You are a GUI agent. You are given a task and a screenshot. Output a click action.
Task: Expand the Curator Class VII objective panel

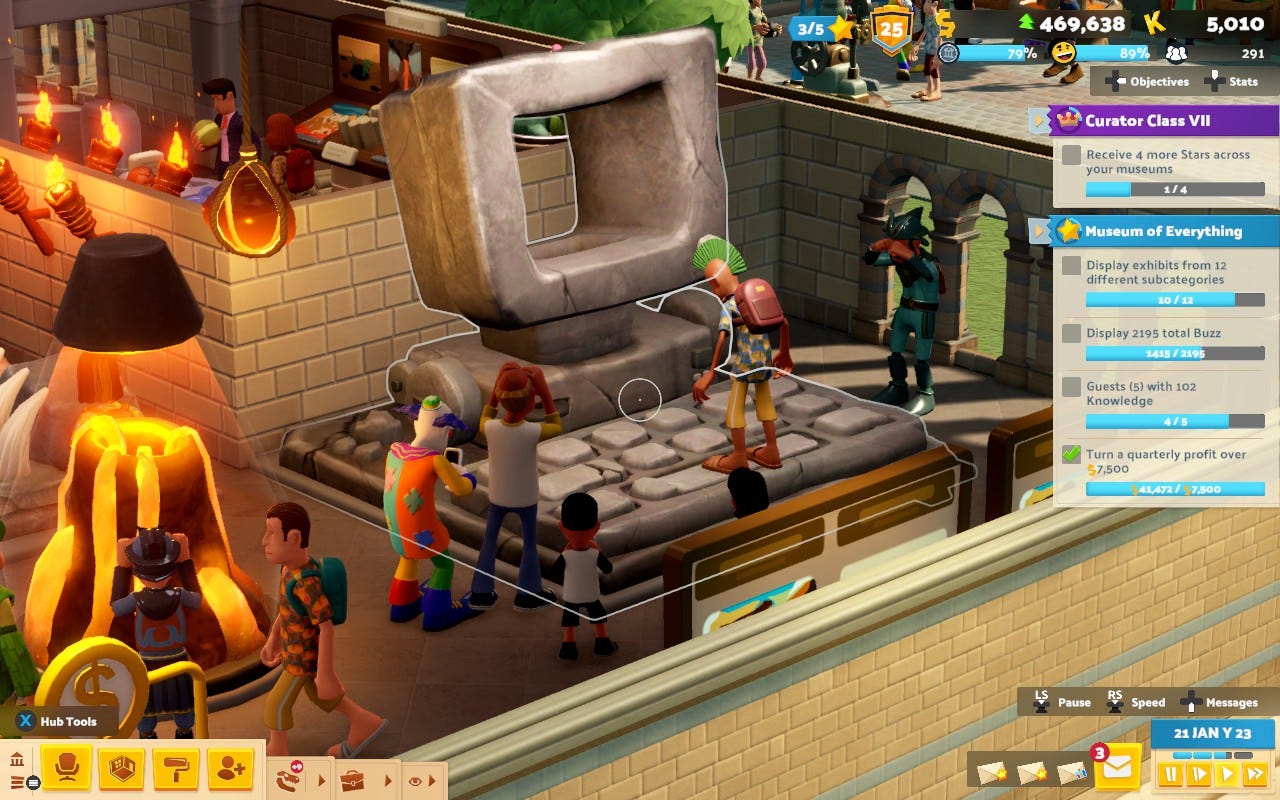[1039, 121]
